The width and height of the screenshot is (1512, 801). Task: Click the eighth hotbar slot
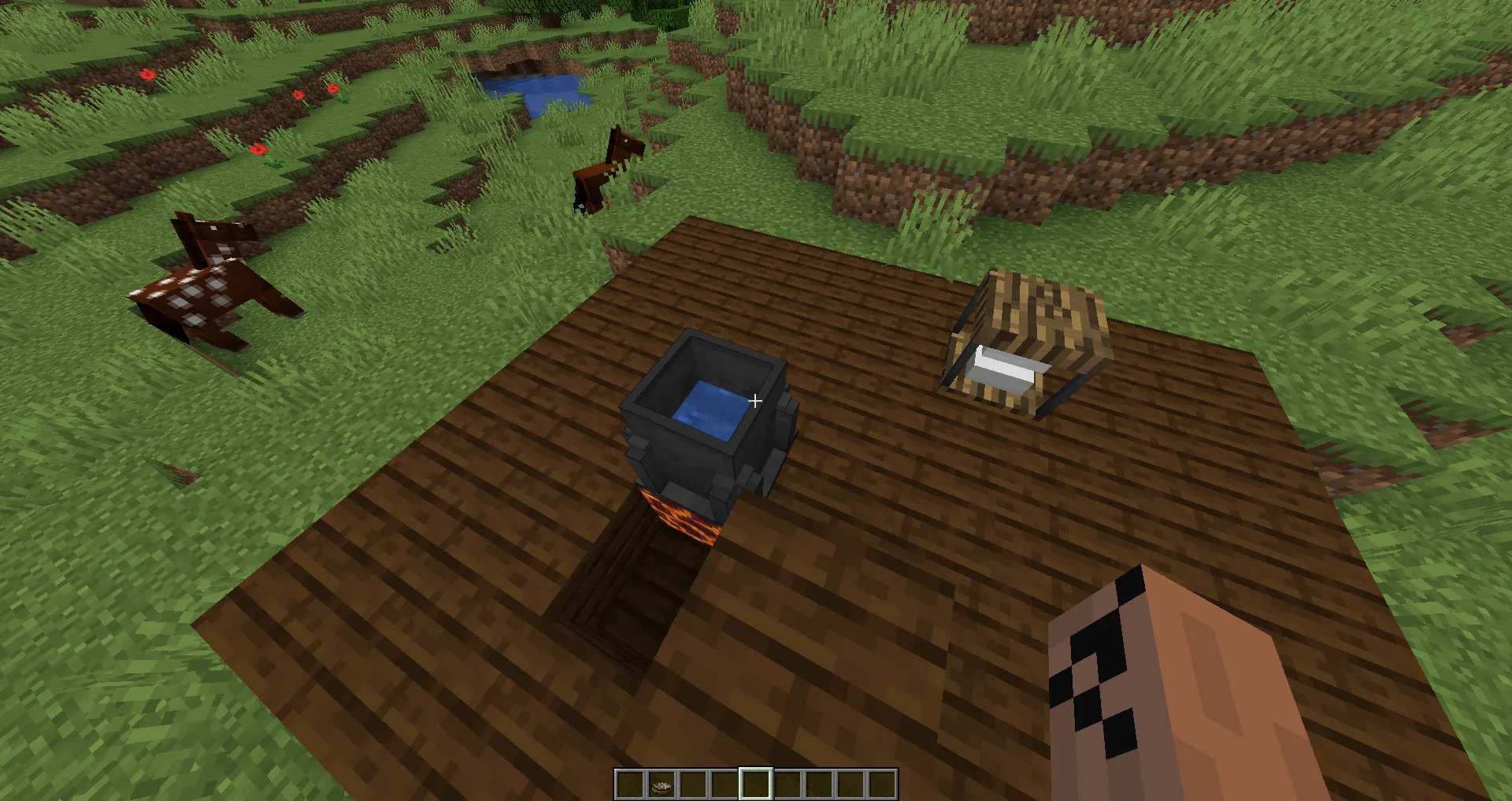(x=850, y=784)
